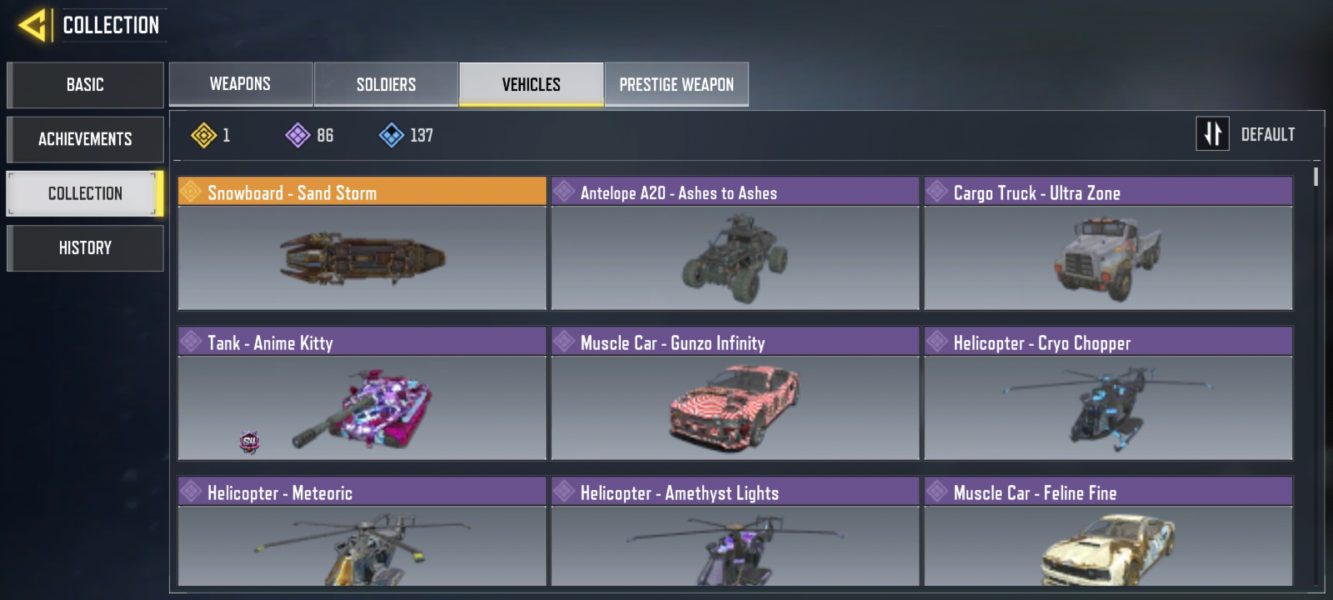Image resolution: width=1333 pixels, height=600 pixels.
Task: Choose the Antelope A20 - Ashes to Ashes skin
Action: point(735,244)
